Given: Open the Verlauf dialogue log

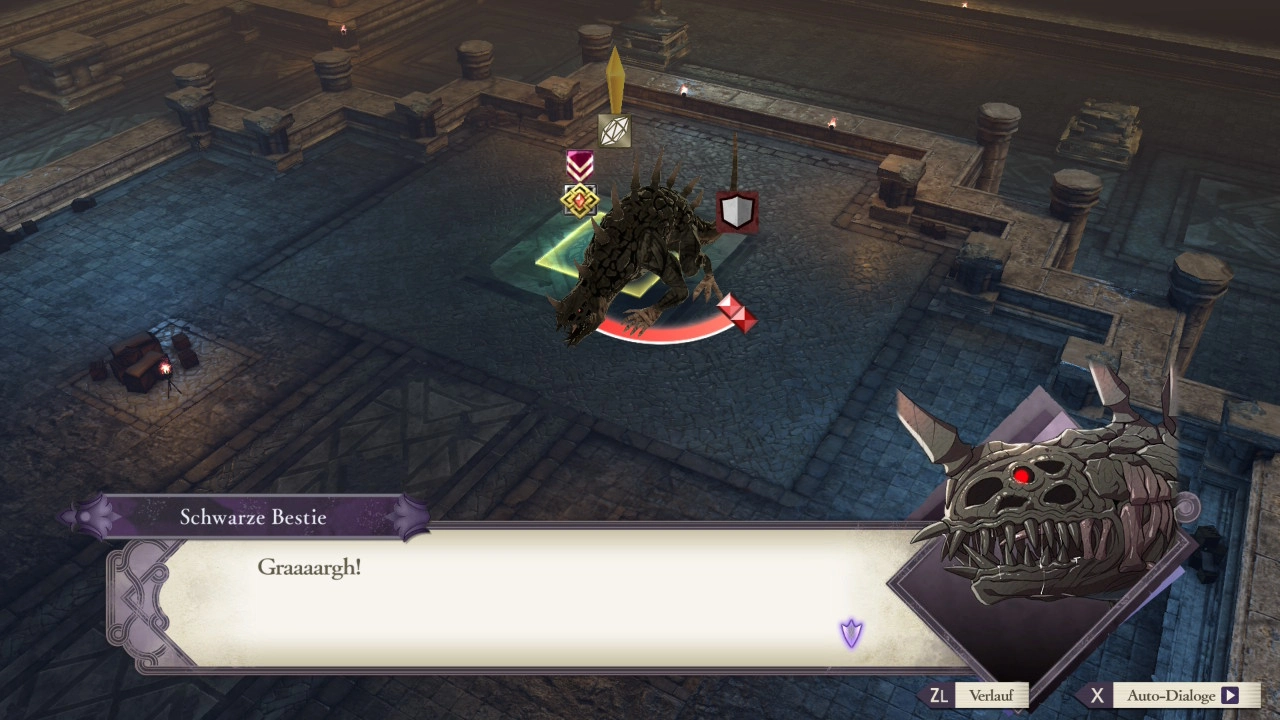Looking at the screenshot, I should pos(978,696).
